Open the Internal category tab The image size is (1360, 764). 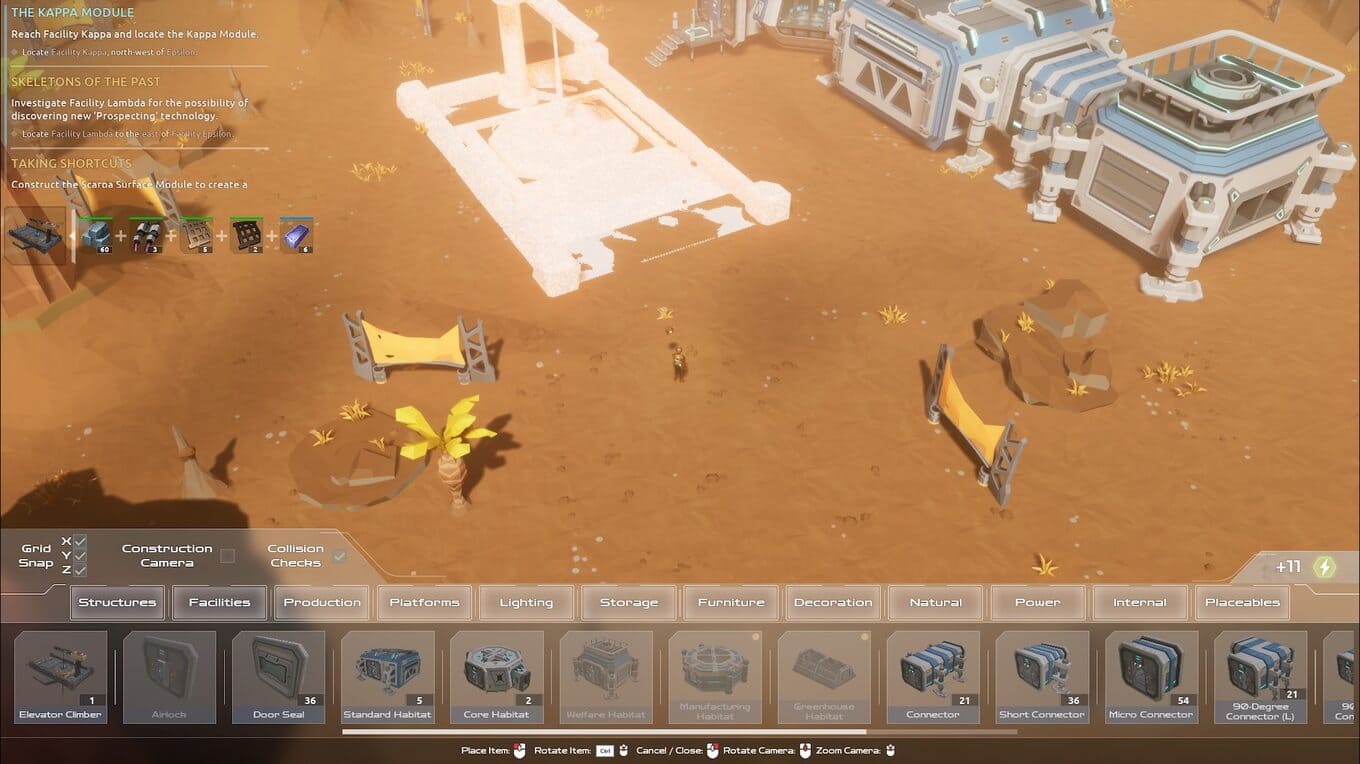pyautogui.click(x=1140, y=602)
